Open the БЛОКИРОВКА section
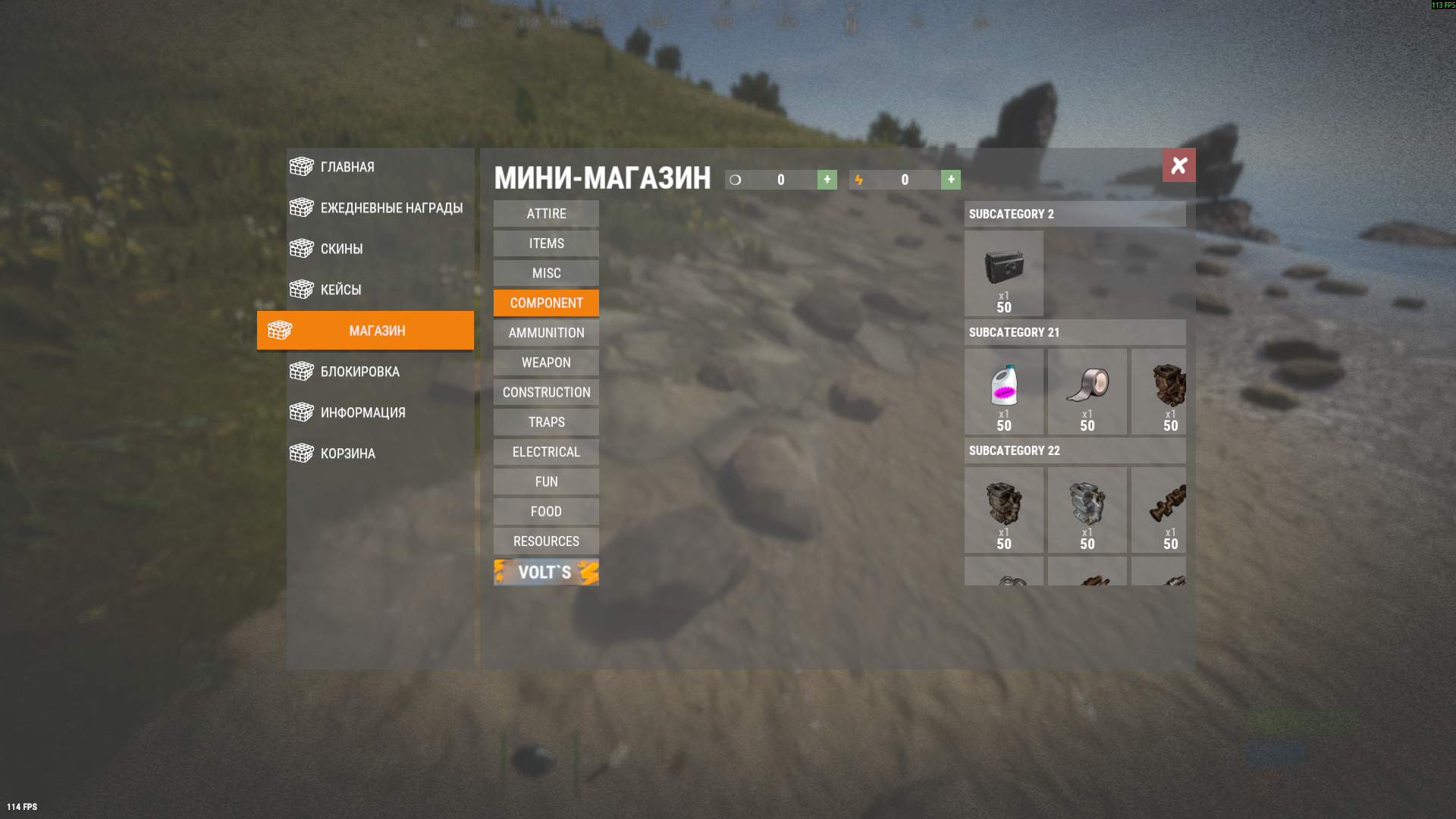Viewport: 1456px width, 819px height. click(359, 372)
